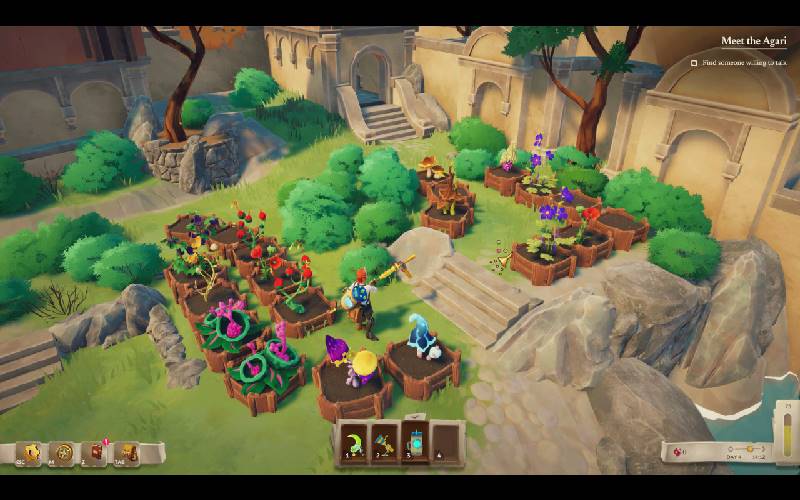Click the Meet the Agari quest tracker
Viewport: 800px width, 500px height.
[x=753, y=42]
